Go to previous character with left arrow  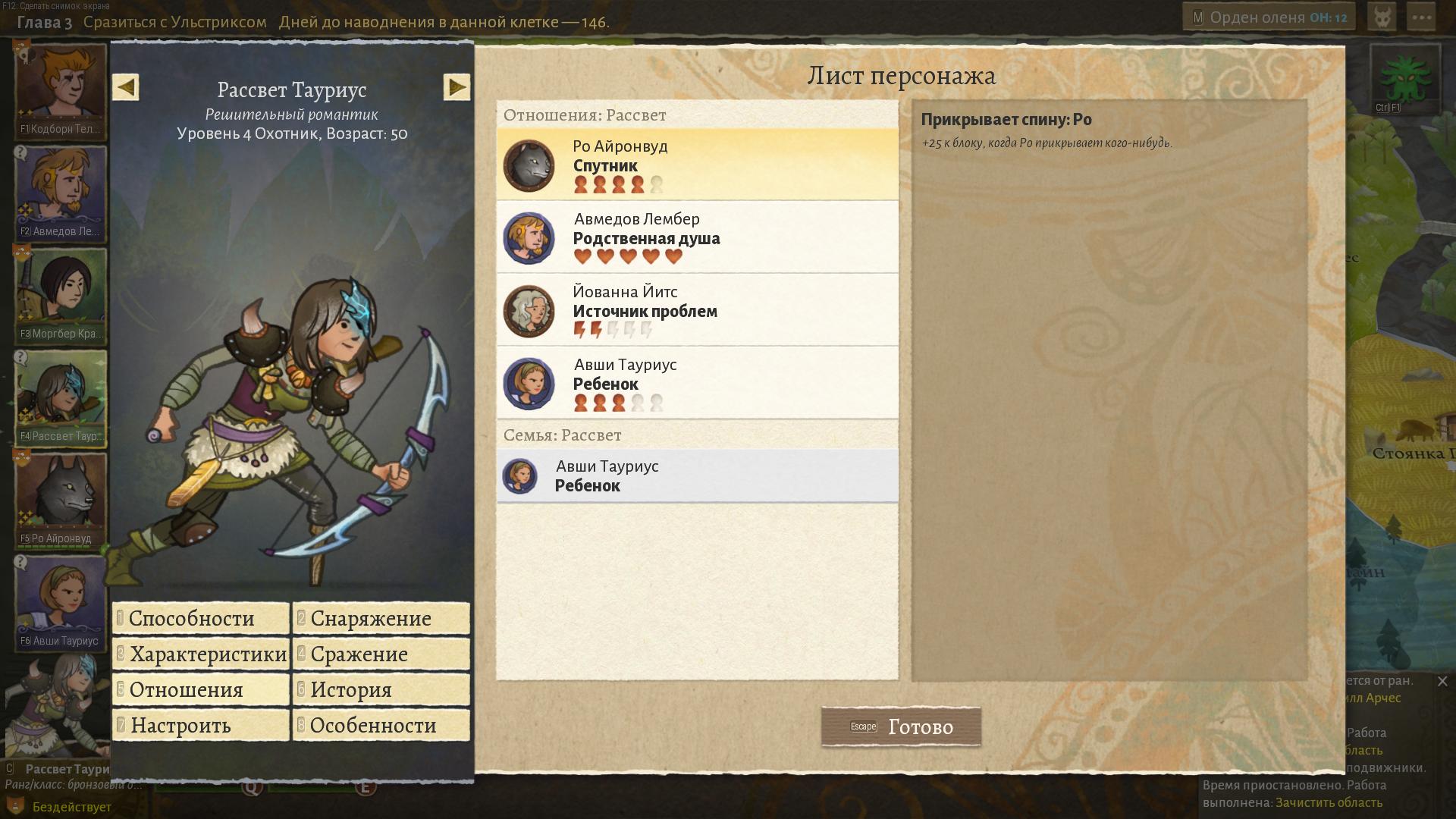point(126,87)
